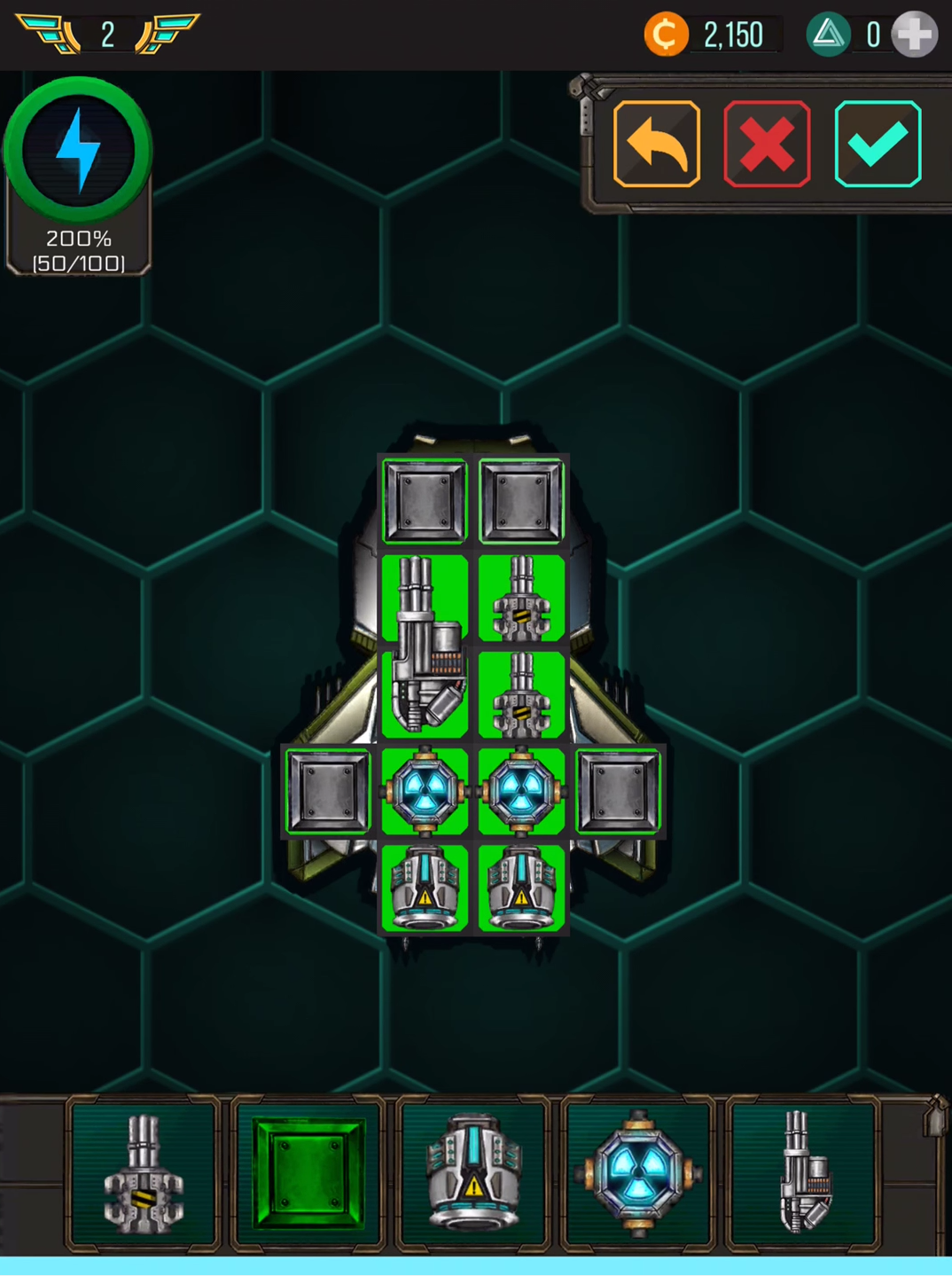Confirm the build with the teal checkmark
This screenshot has width=952, height=1276.
coord(878,144)
